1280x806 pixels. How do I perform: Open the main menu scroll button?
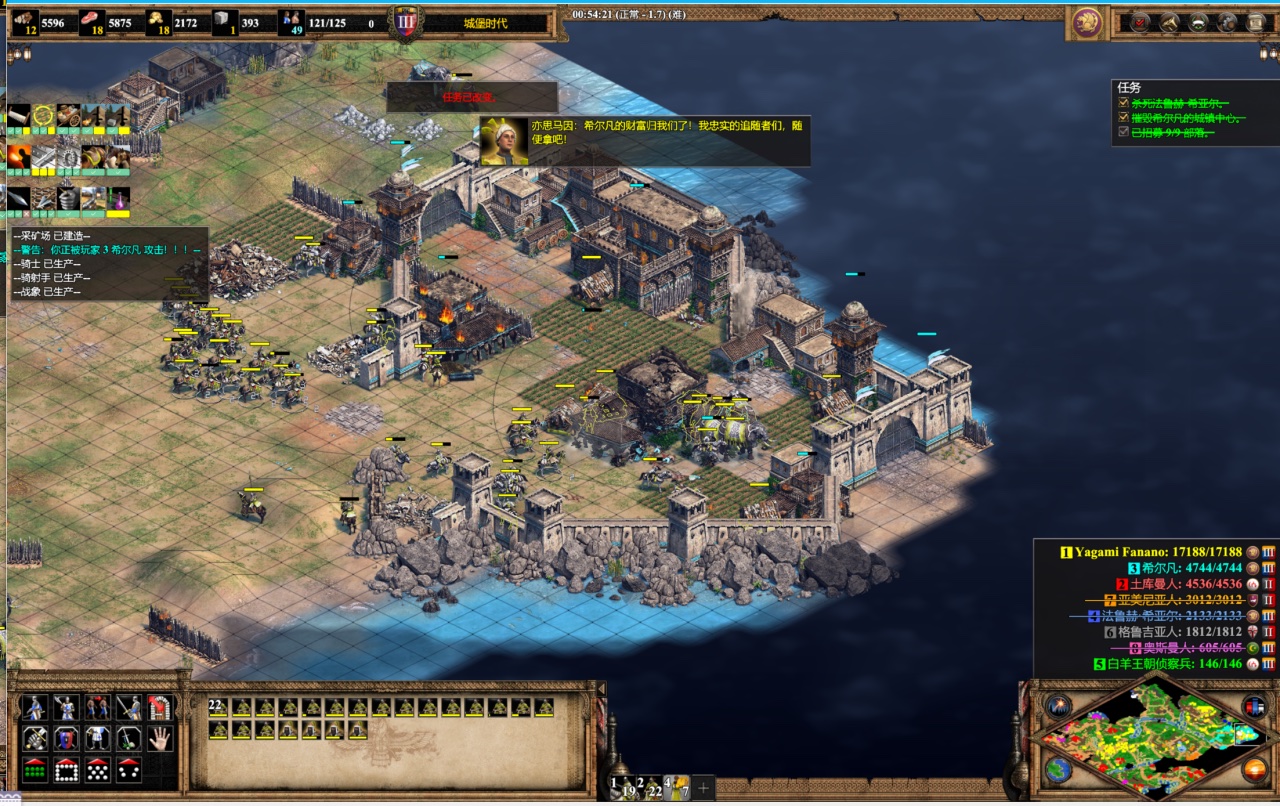[x=1255, y=23]
